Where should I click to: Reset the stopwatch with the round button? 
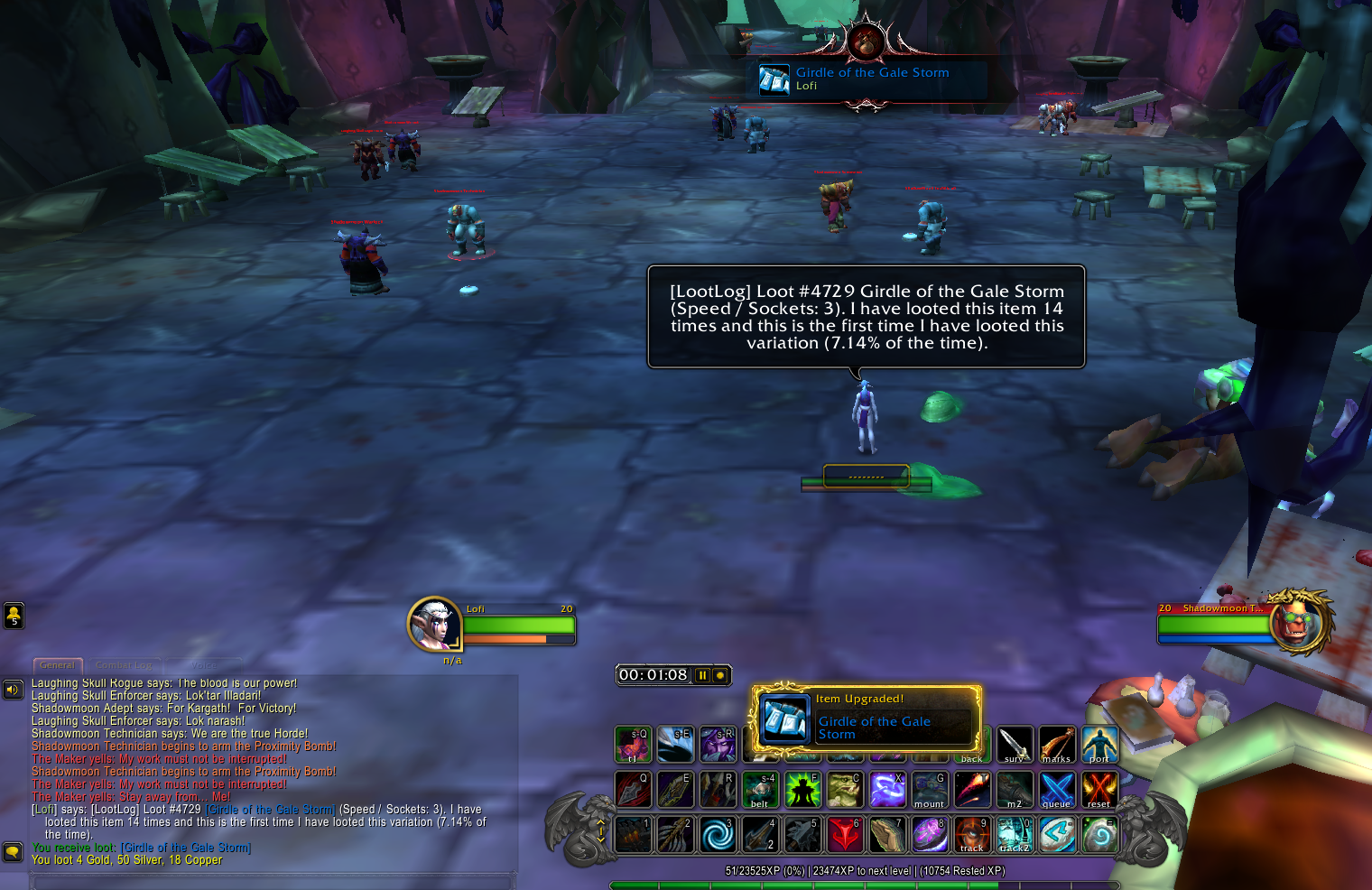click(x=720, y=675)
